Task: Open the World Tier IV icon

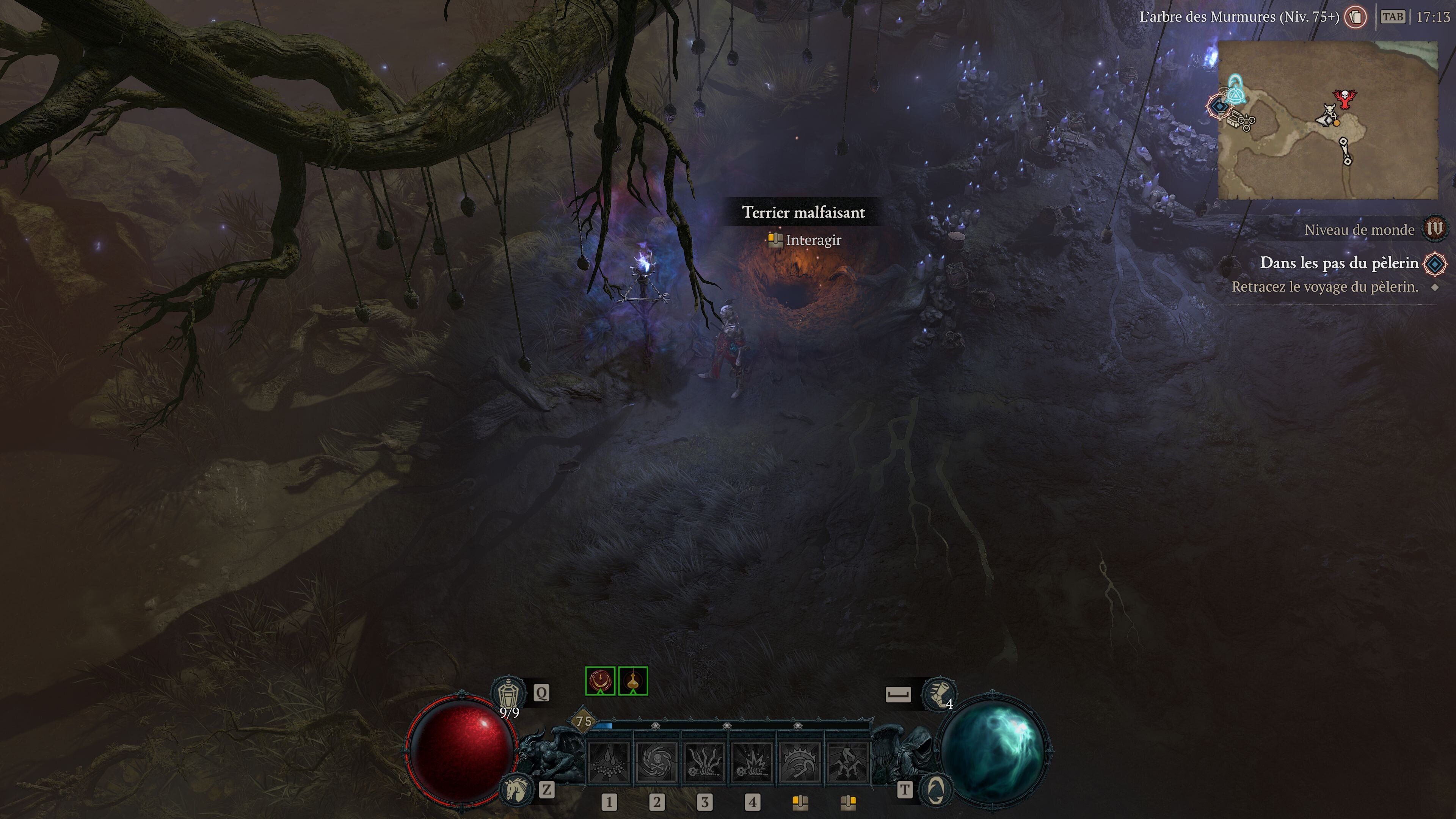Action: coord(1434,229)
